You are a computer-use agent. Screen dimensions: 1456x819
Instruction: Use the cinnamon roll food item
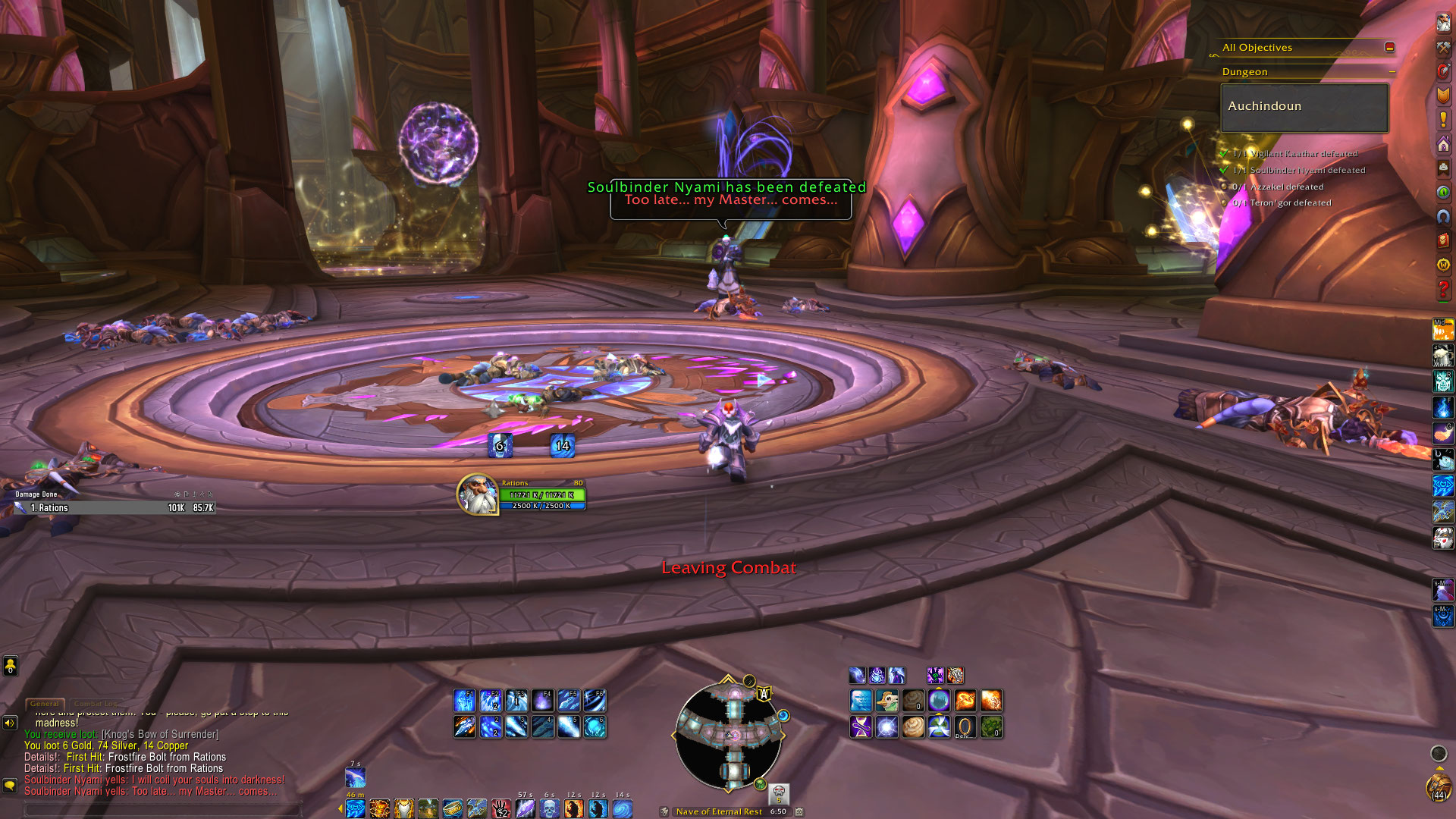(913, 727)
